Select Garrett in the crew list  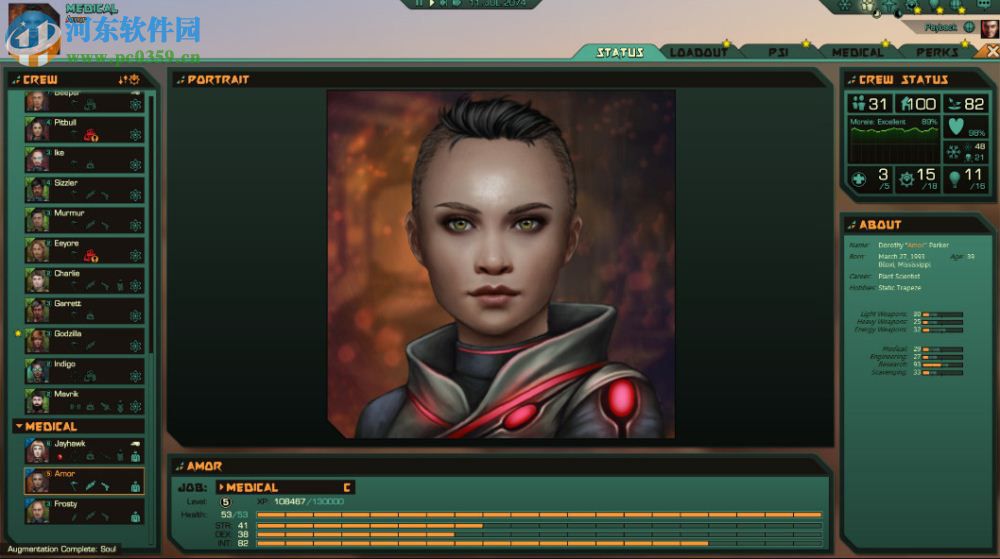[85, 310]
